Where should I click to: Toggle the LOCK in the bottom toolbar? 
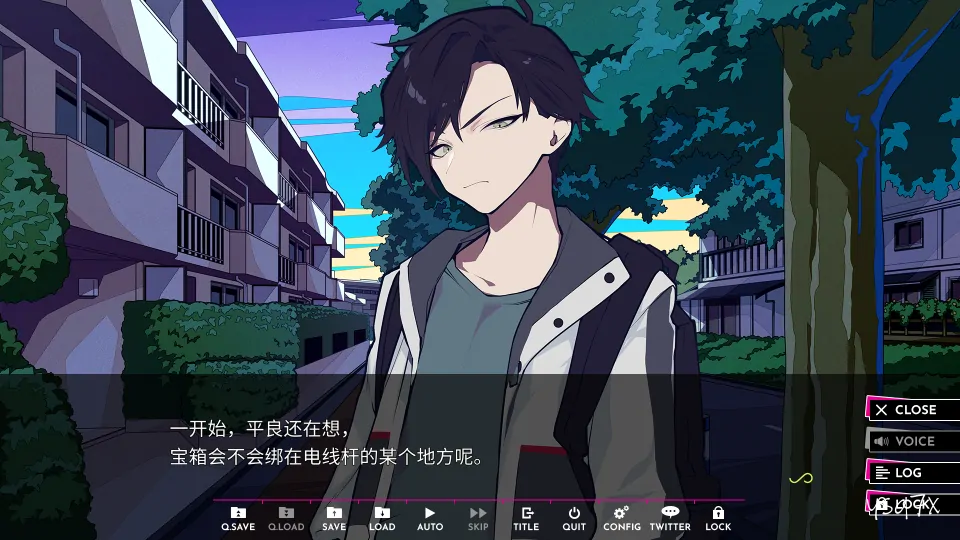click(x=718, y=518)
